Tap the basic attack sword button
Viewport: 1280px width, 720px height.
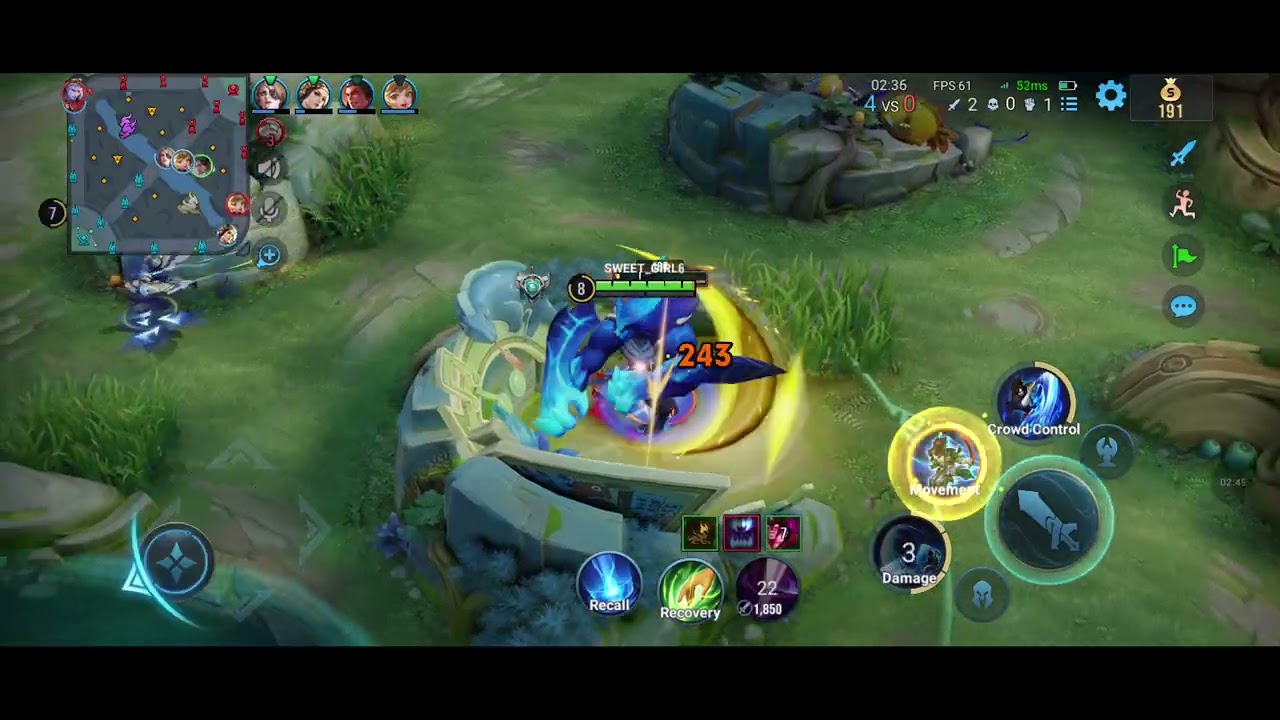point(1049,520)
